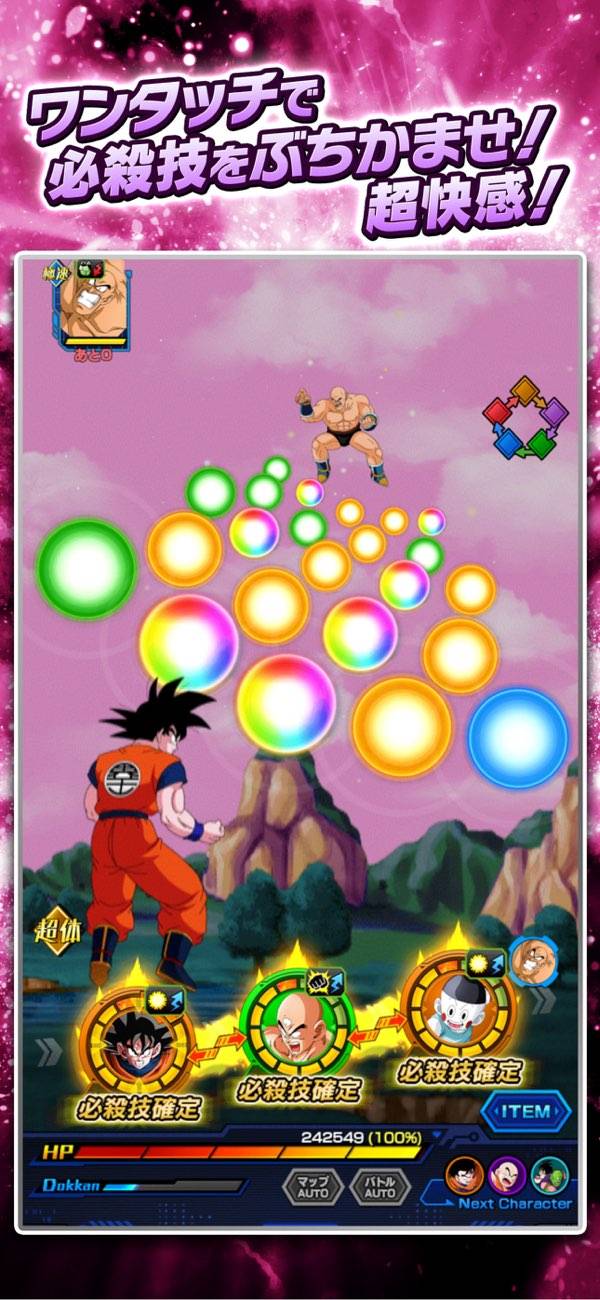Screen dimensions: 600x1300
Task: Toggle the battle AUTO button
Action: 380,1187
